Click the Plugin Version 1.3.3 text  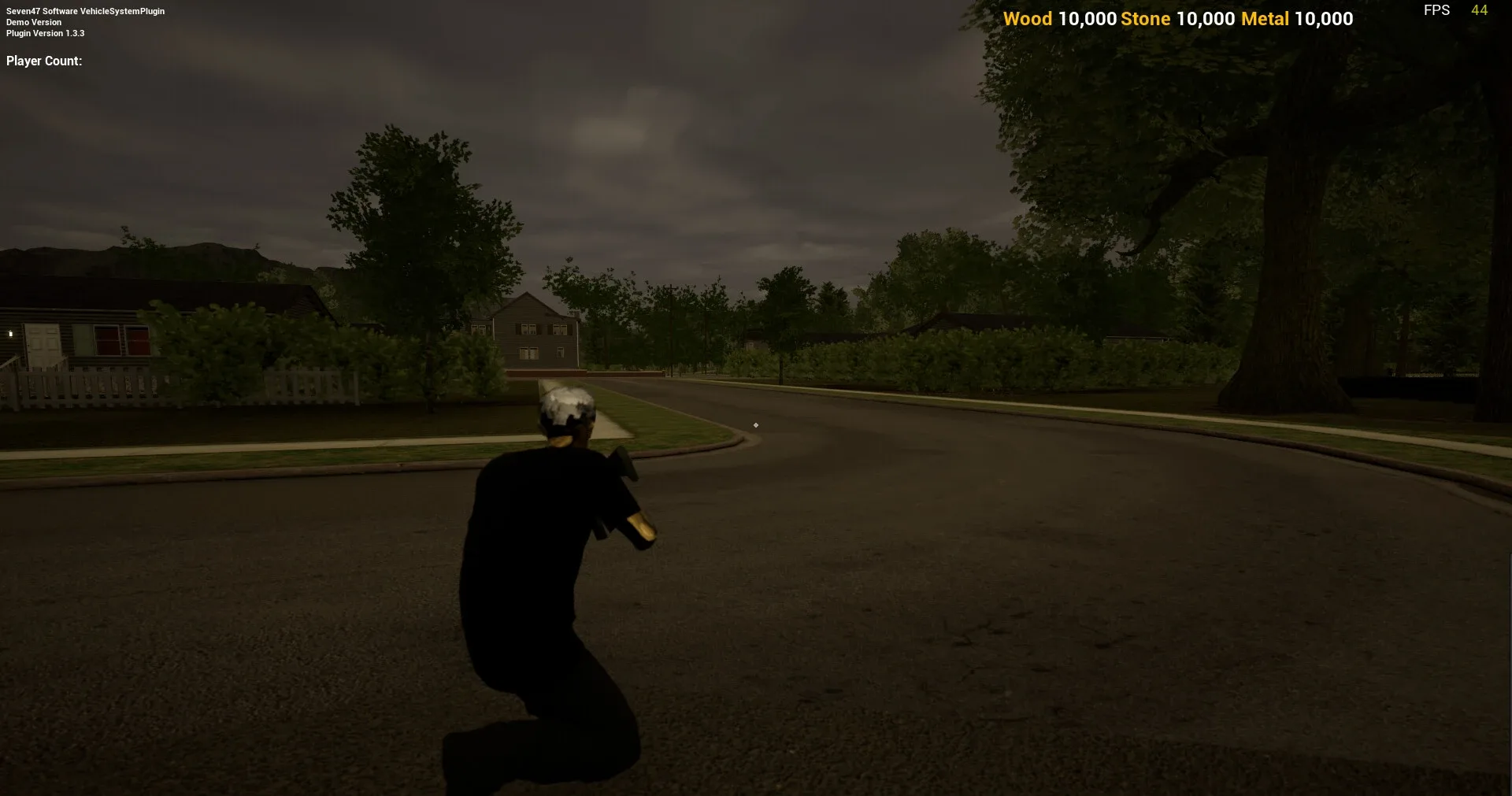click(x=46, y=33)
